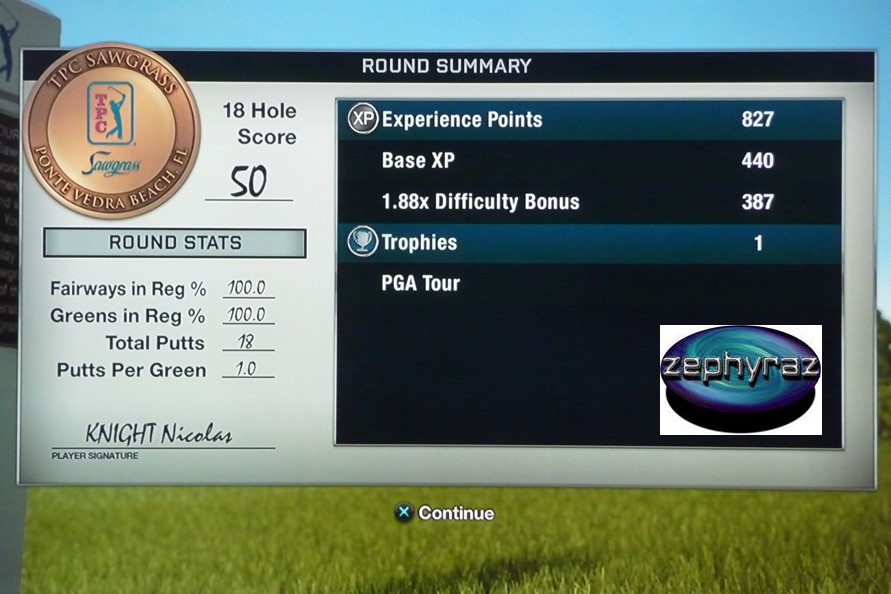891x594 pixels.
Task: Continue past the round summary
Action: [445, 513]
